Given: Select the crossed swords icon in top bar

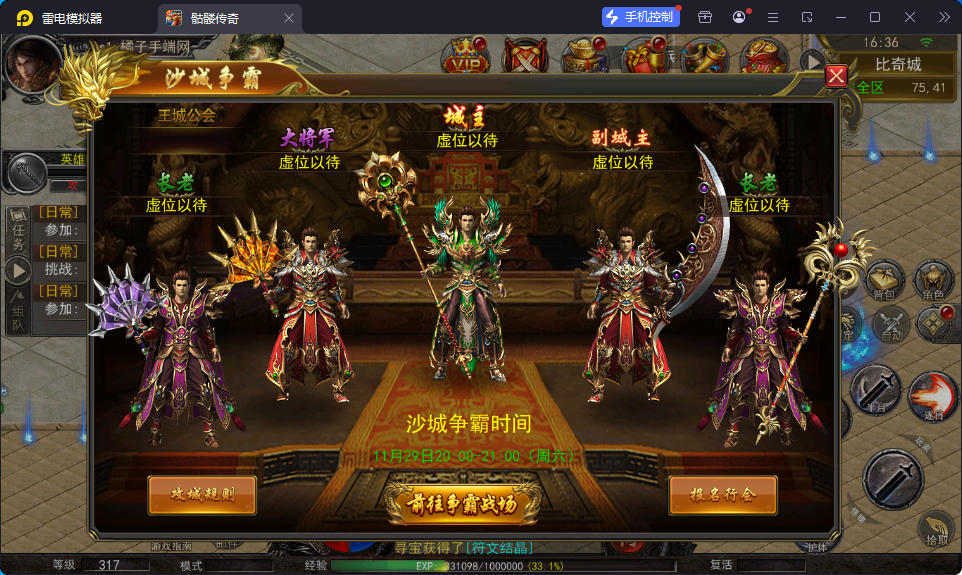Looking at the screenshot, I should tap(524, 57).
